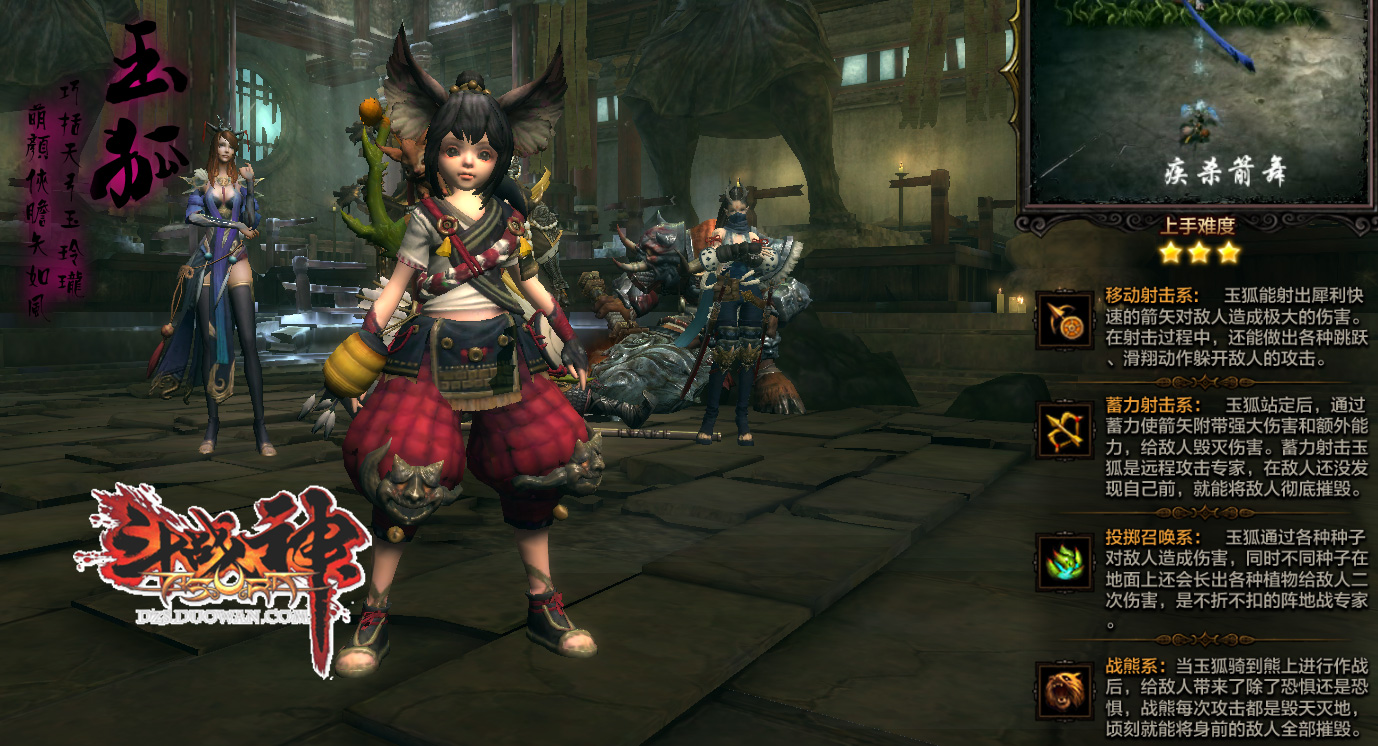1378x746 pixels.
Task: Choose the 蓄力射击系 bow icon
Action: click(x=1064, y=431)
